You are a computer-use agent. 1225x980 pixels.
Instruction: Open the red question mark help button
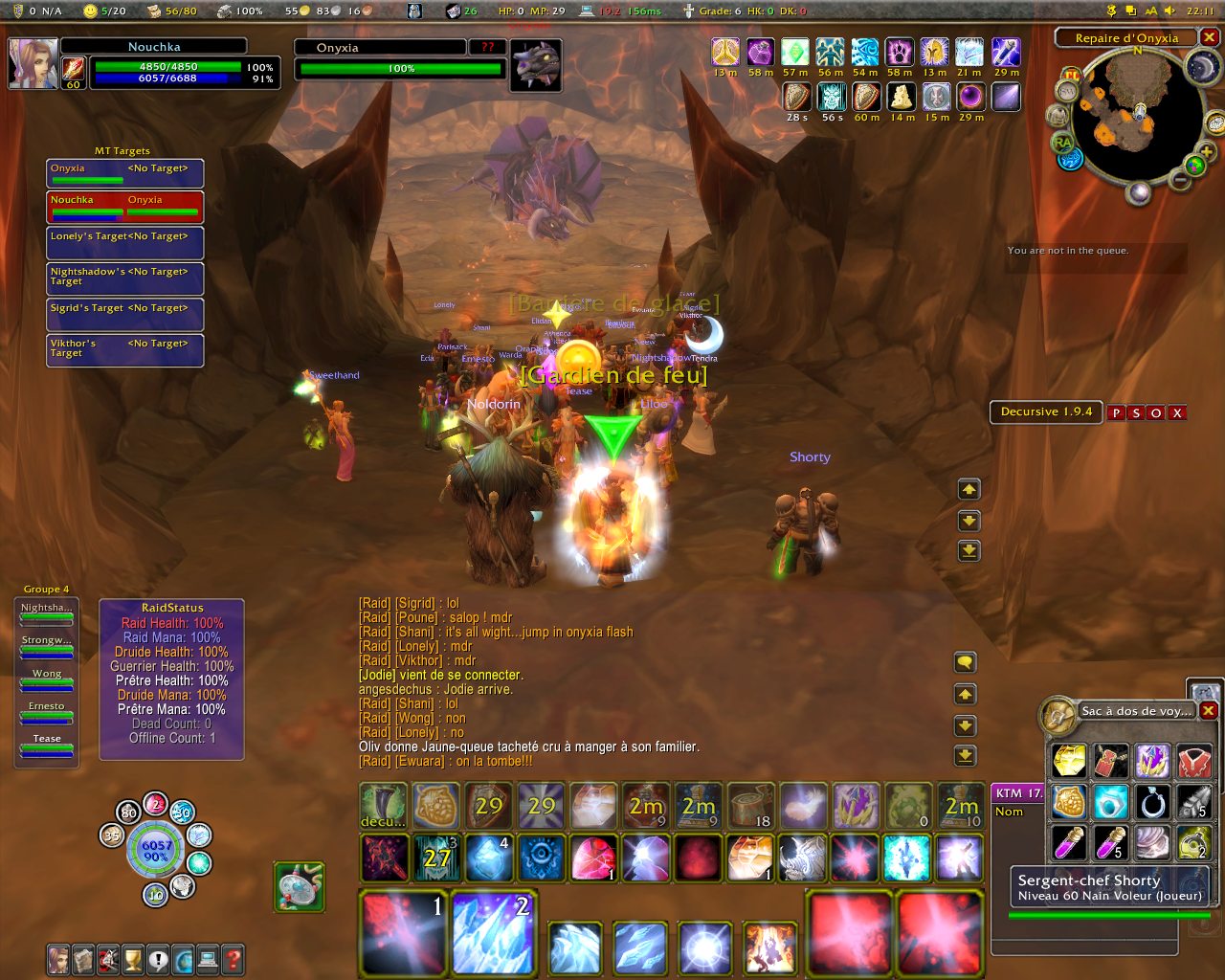tap(232, 958)
